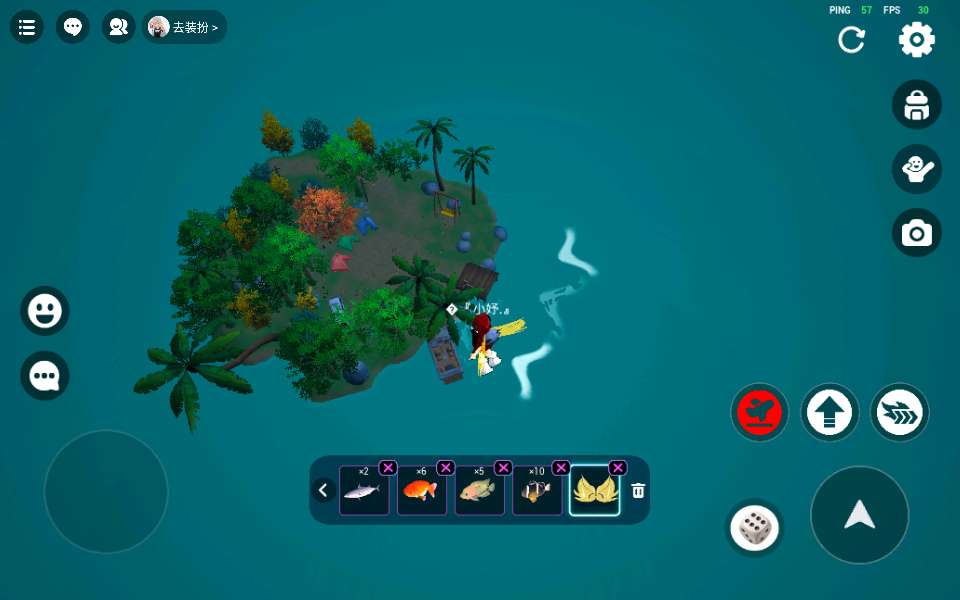Open the list menu icon
Viewport: 960px width, 600px height.
coord(27,27)
